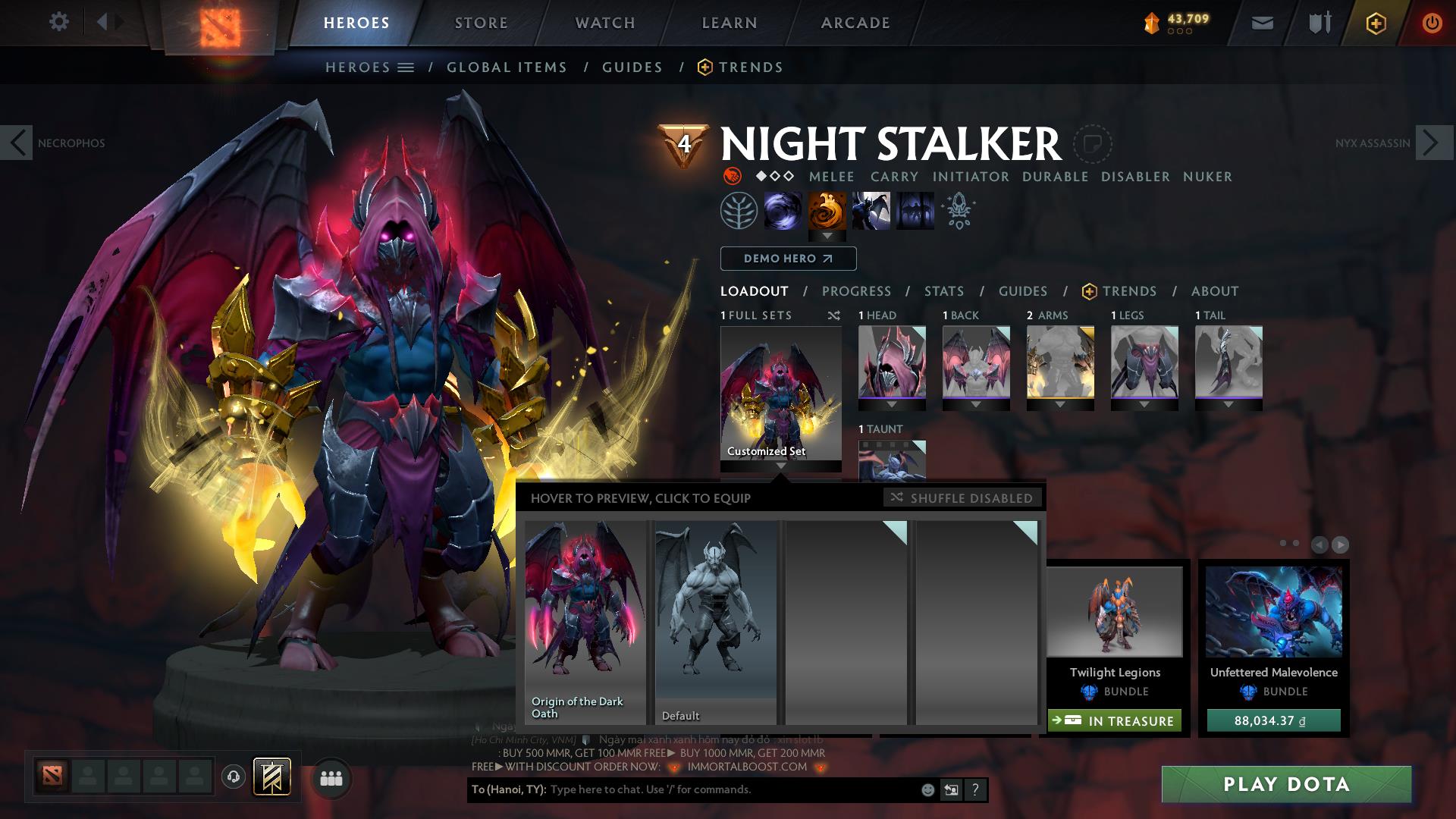Expand the HEAD slot dropdown arrow
The height and width of the screenshot is (819, 1456).
[x=891, y=403]
